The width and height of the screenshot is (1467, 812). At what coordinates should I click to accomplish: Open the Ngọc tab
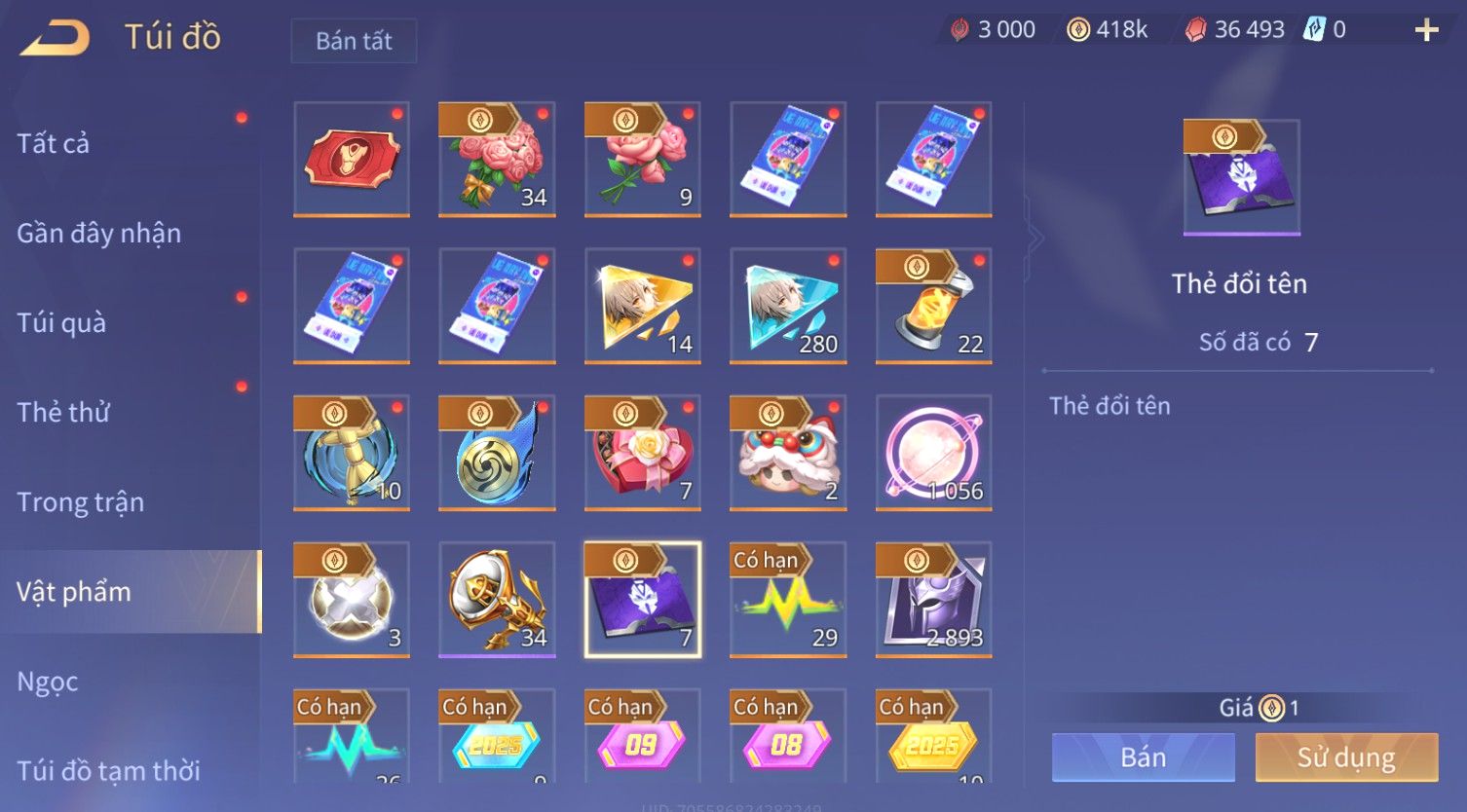(x=48, y=682)
